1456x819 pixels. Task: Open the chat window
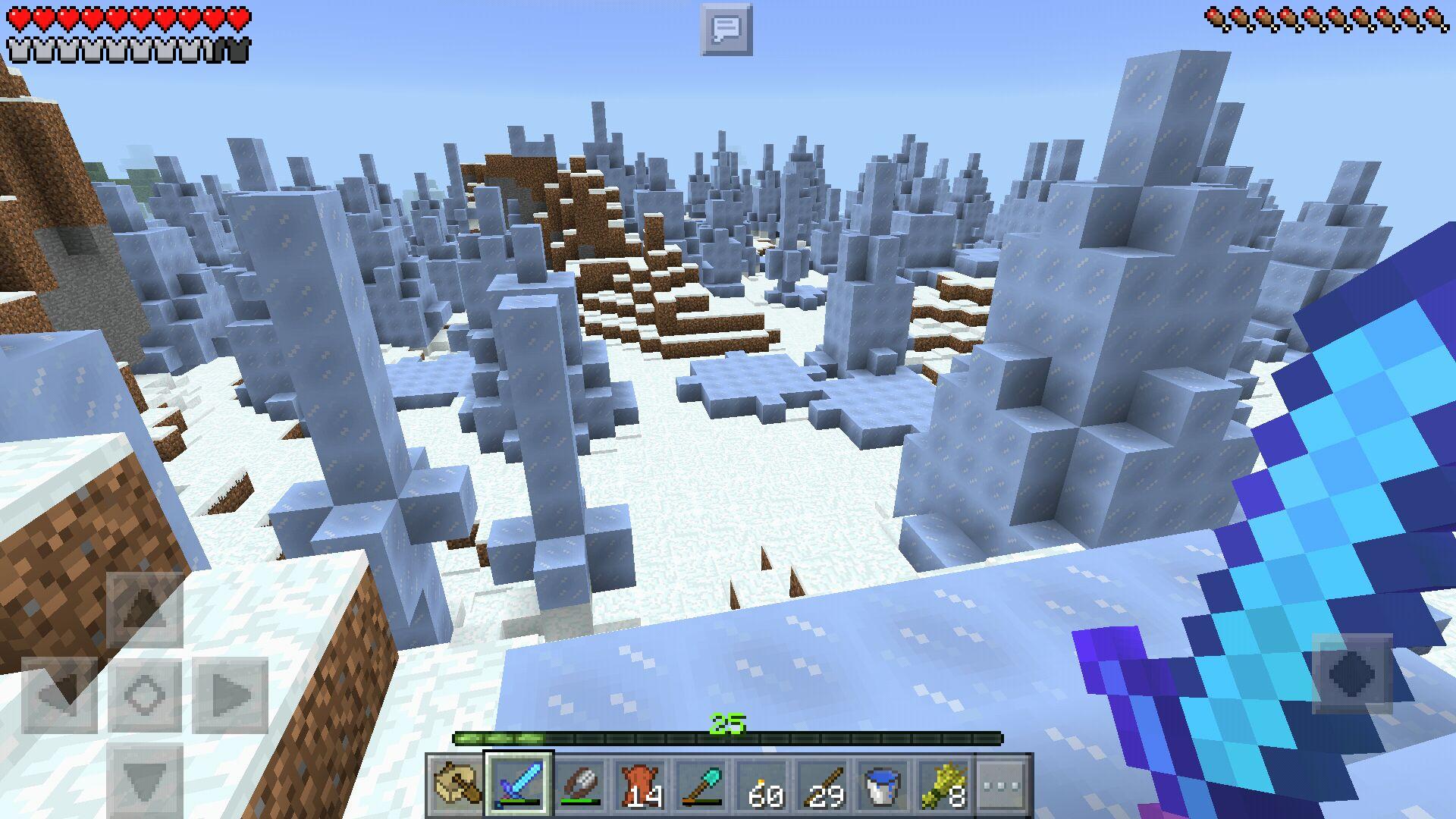pyautogui.click(x=726, y=30)
